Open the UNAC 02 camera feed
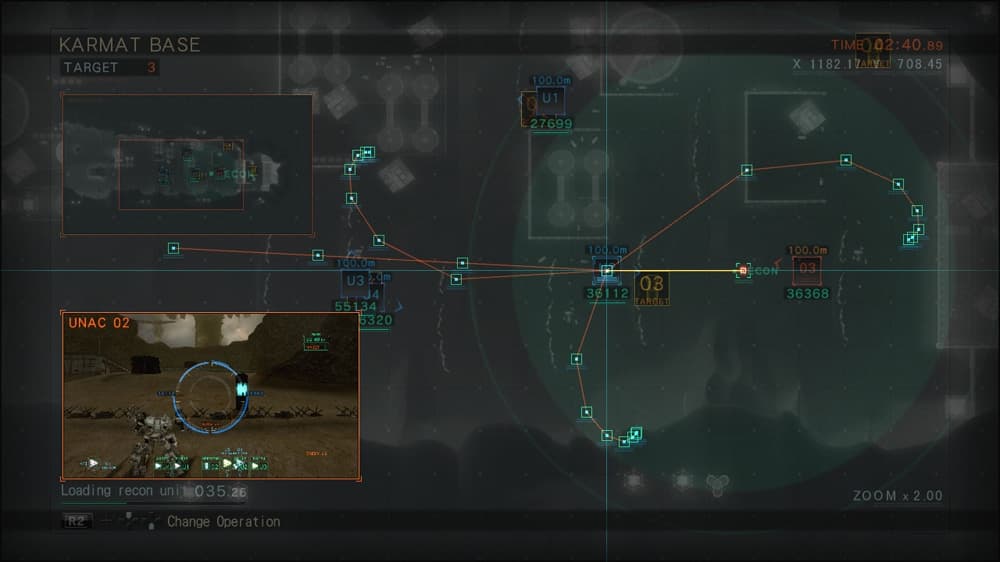This screenshot has width=1000, height=562. point(211,394)
